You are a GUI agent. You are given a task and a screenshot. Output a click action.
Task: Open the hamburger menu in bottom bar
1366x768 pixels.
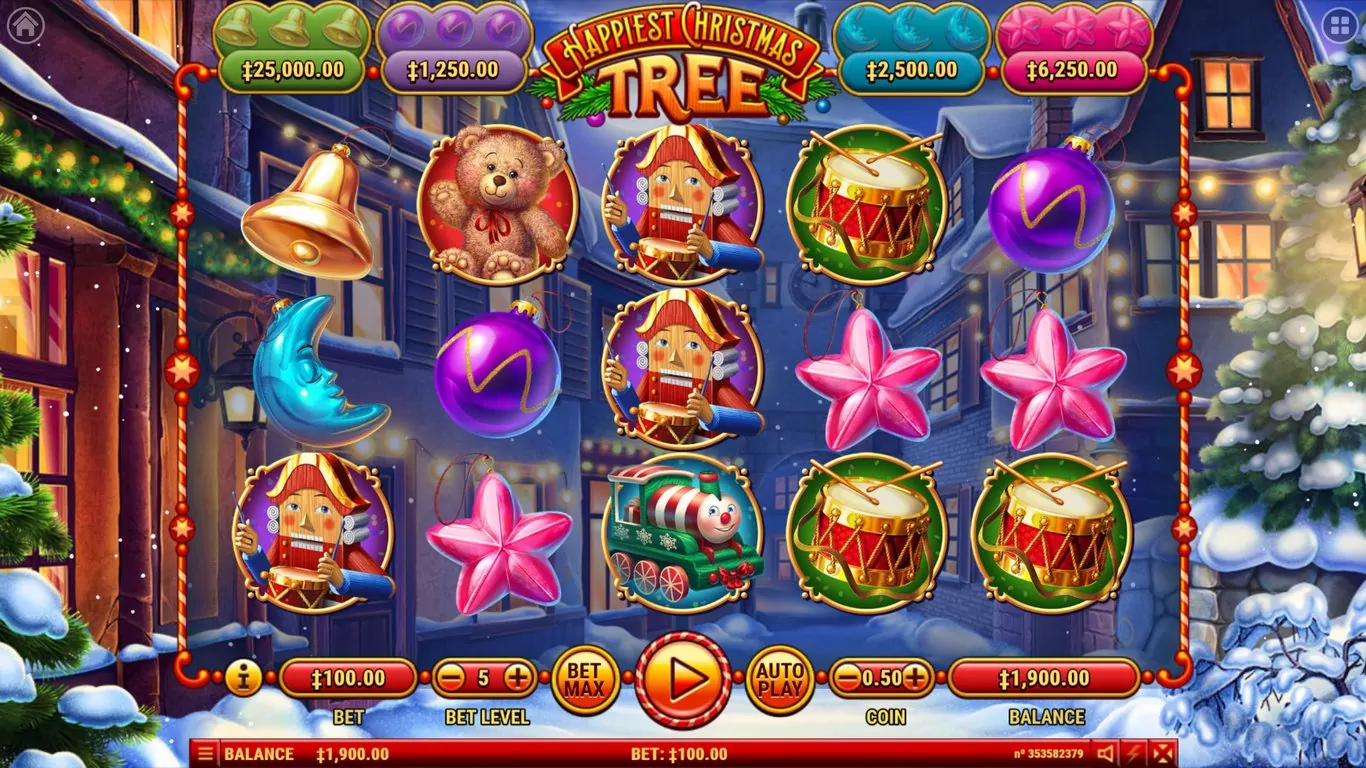click(x=204, y=754)
